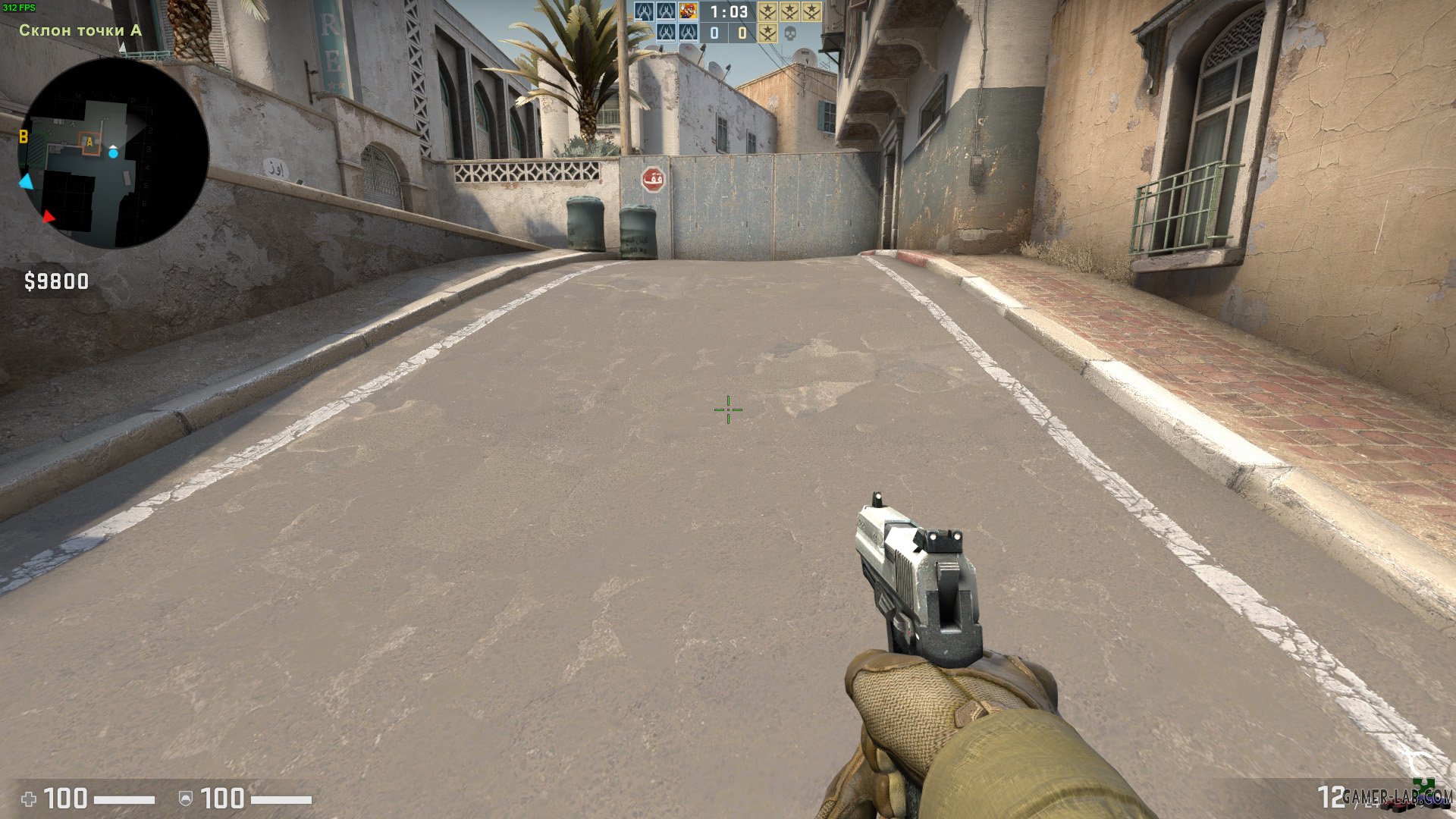Click the white CT score showing 0
1456x819 pixels.
[714, 33]
